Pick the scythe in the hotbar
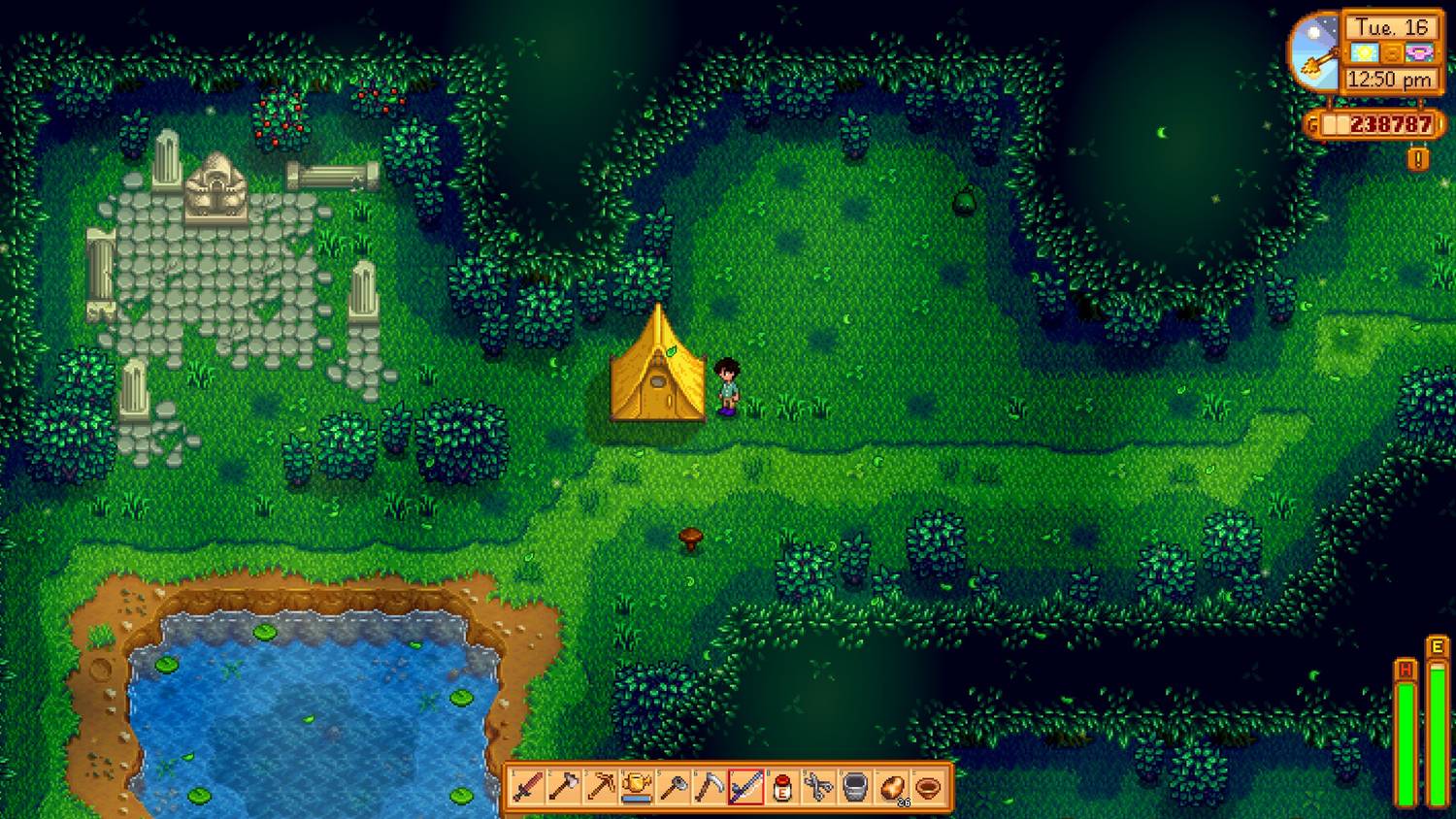Screen dimensions: 1456x819 point(710,786)
